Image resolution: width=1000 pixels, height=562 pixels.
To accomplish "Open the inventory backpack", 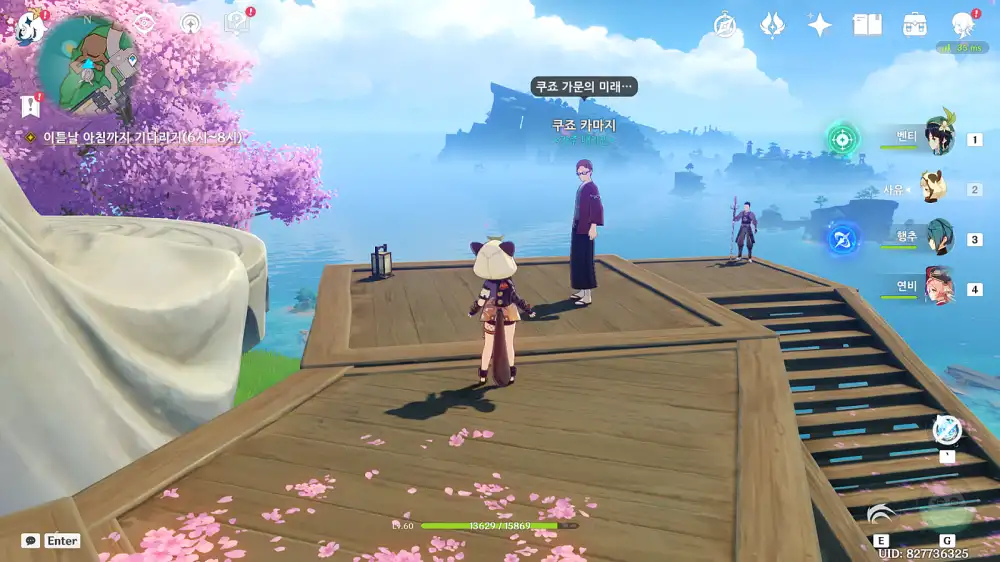I will 914,25.
